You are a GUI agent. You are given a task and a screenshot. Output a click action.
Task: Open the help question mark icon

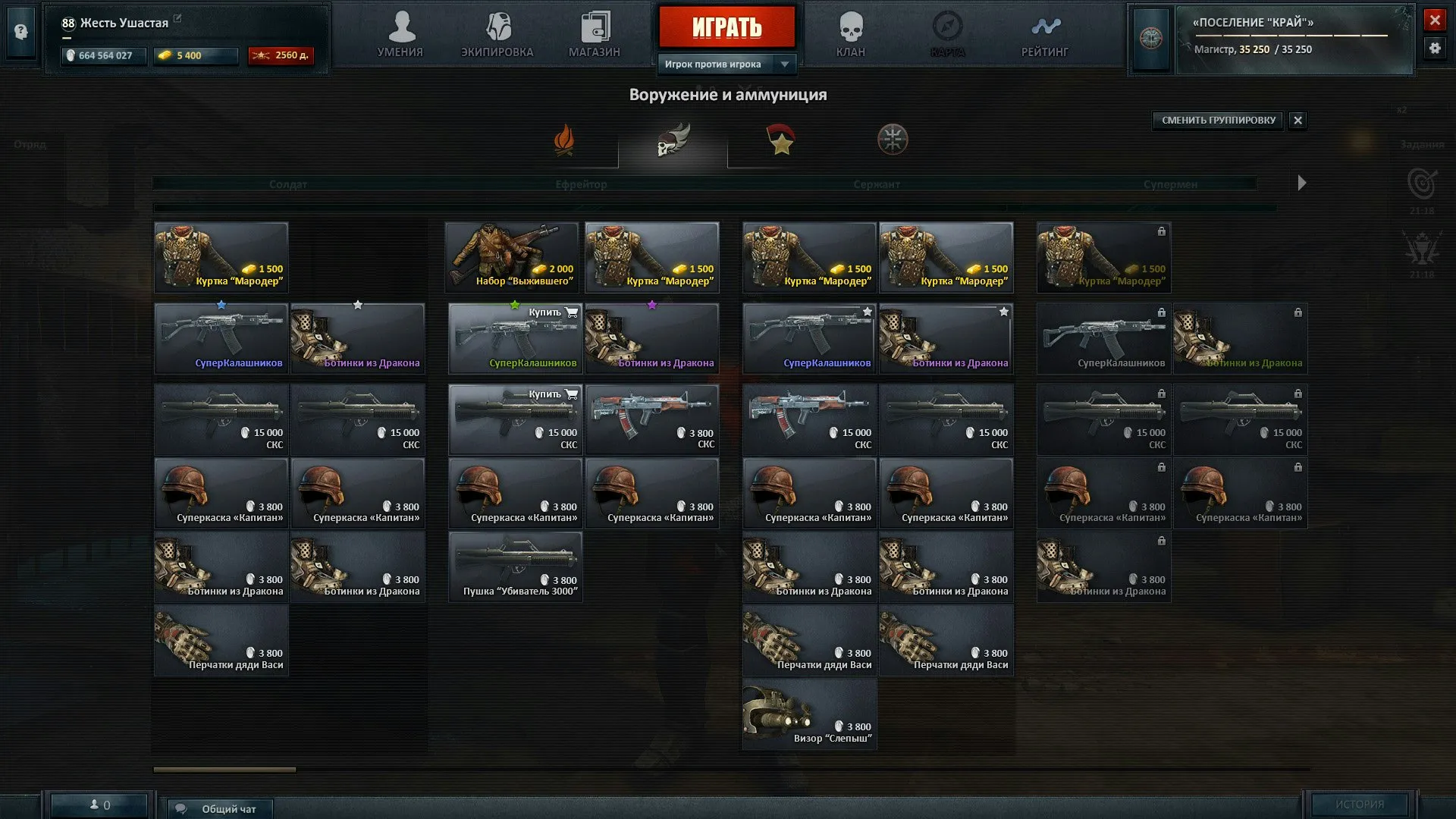21,32
